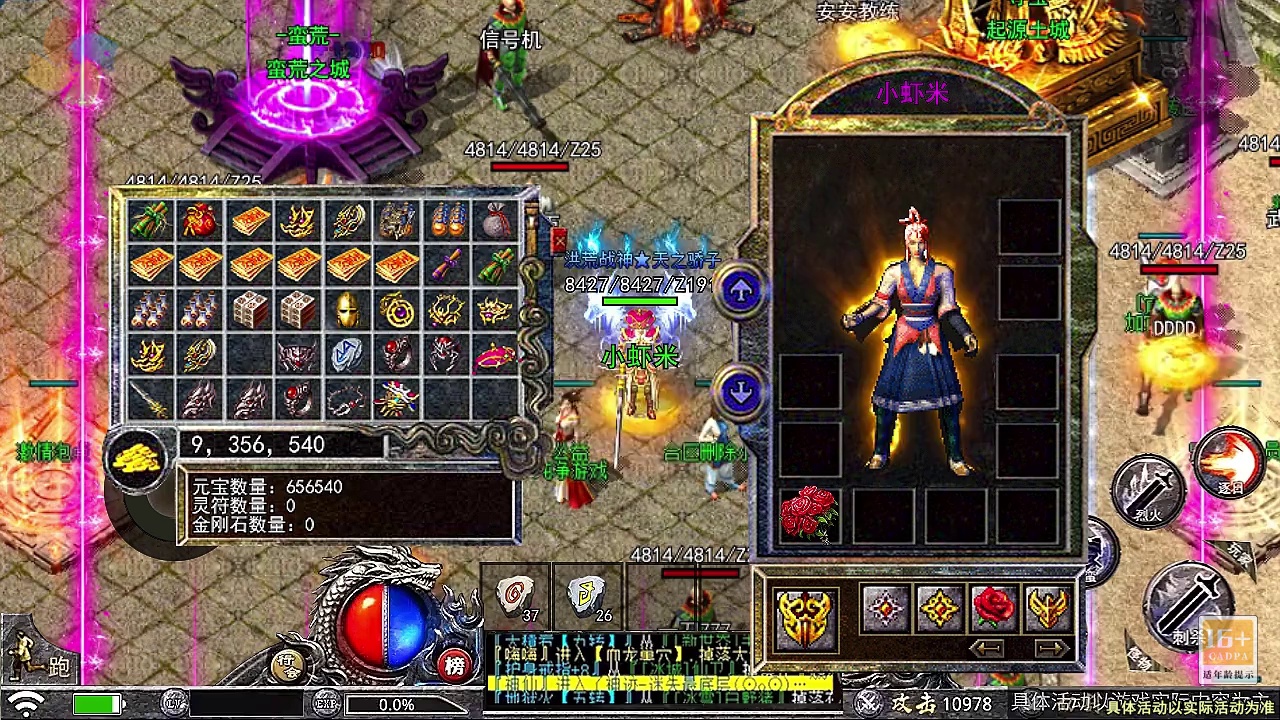The width and height of the screenshot is (1280, 720).
Task: Page left with the gold arrow button
Action: 987,648
